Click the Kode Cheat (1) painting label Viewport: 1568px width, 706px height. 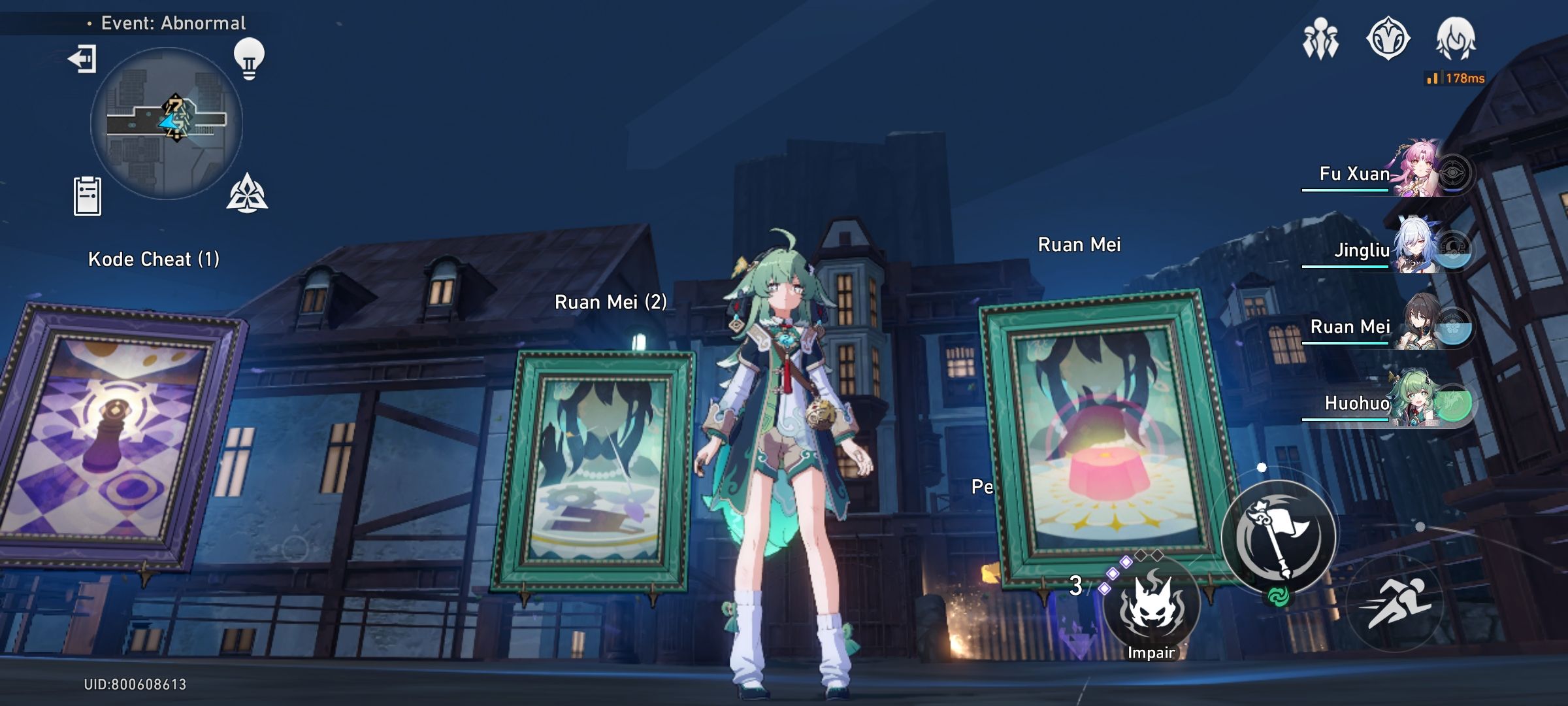155,260
